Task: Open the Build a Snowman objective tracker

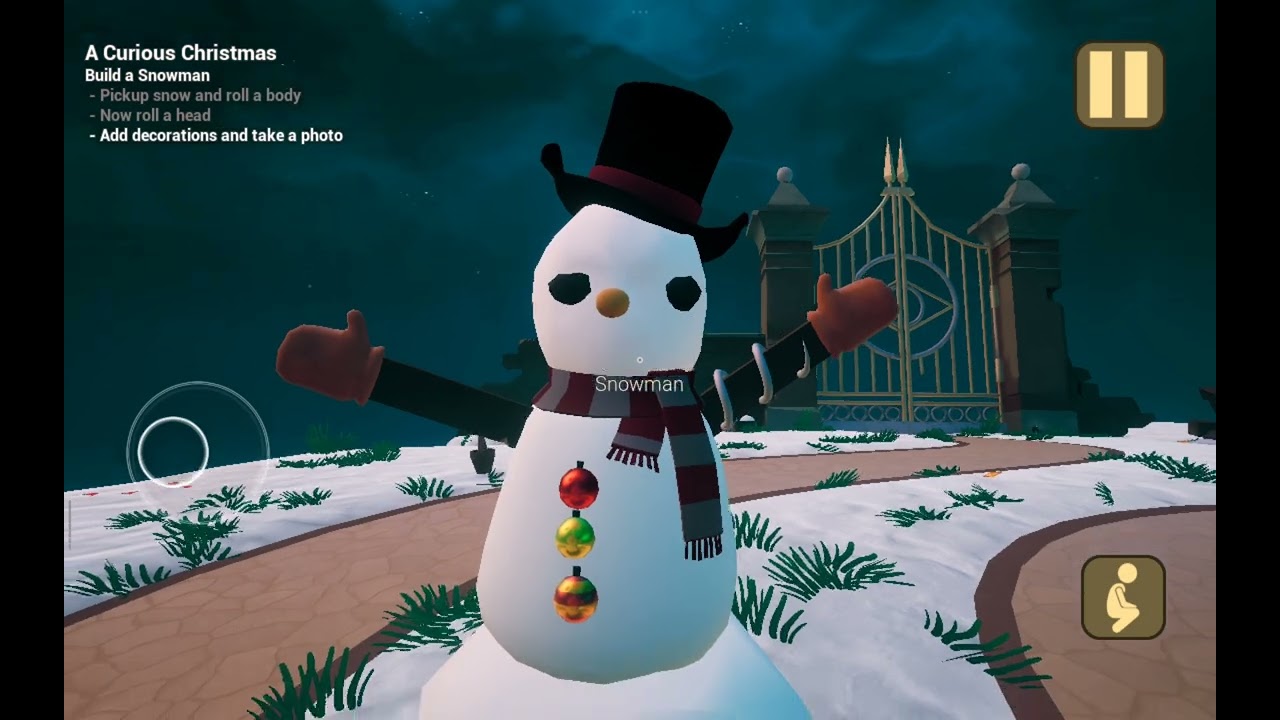Action: 147,75
